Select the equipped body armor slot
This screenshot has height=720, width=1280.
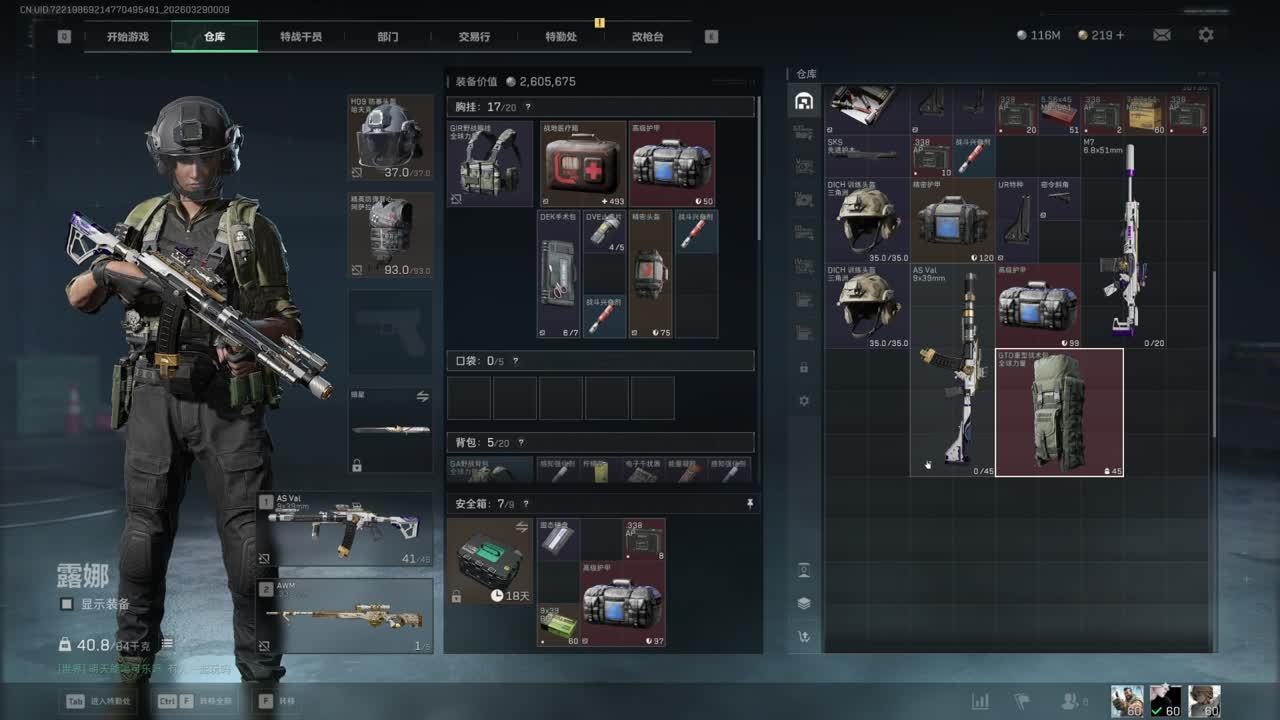click(390, 235)
